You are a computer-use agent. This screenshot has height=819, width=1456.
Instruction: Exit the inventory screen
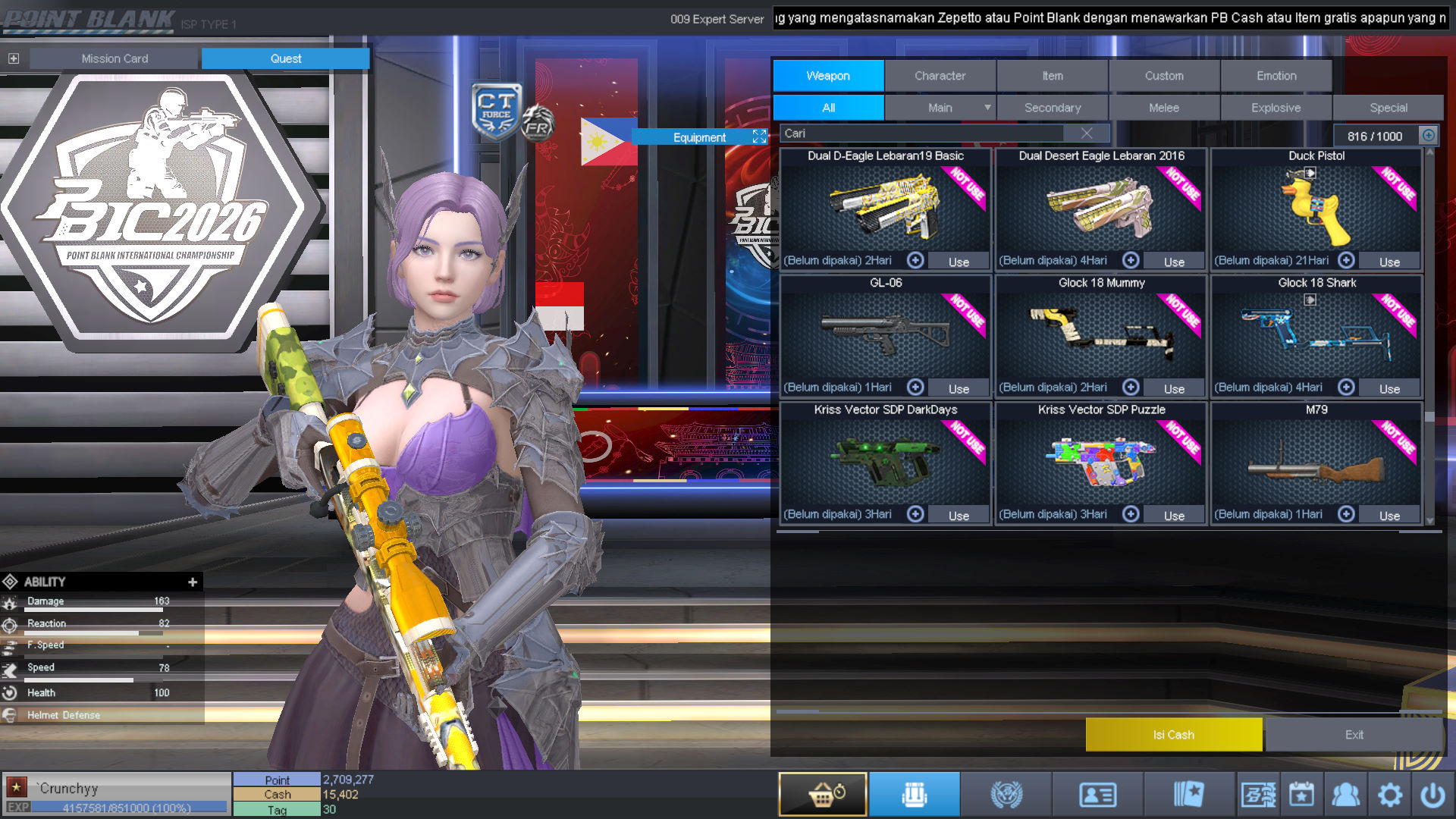(x=1354, y=735)
